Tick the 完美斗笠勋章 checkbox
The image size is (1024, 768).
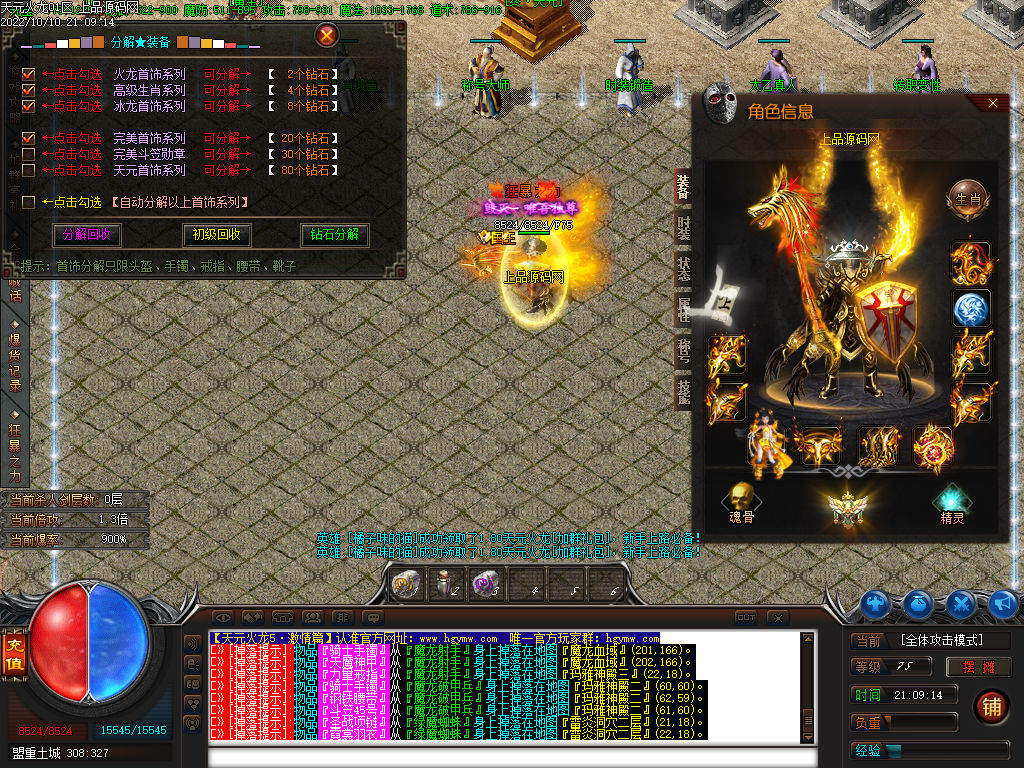[x=28, y=154]
